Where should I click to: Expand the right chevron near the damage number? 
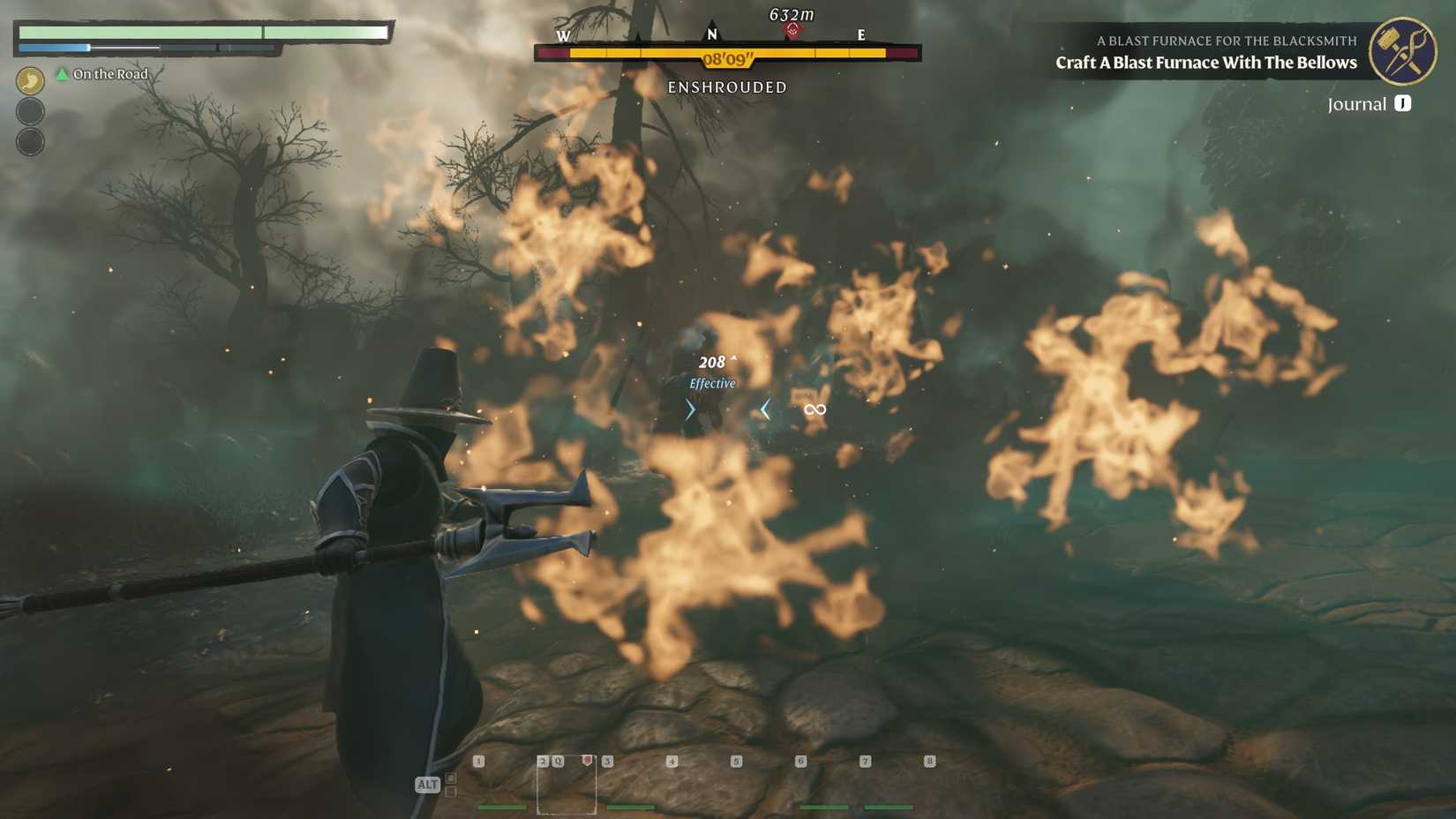point(689,409)
